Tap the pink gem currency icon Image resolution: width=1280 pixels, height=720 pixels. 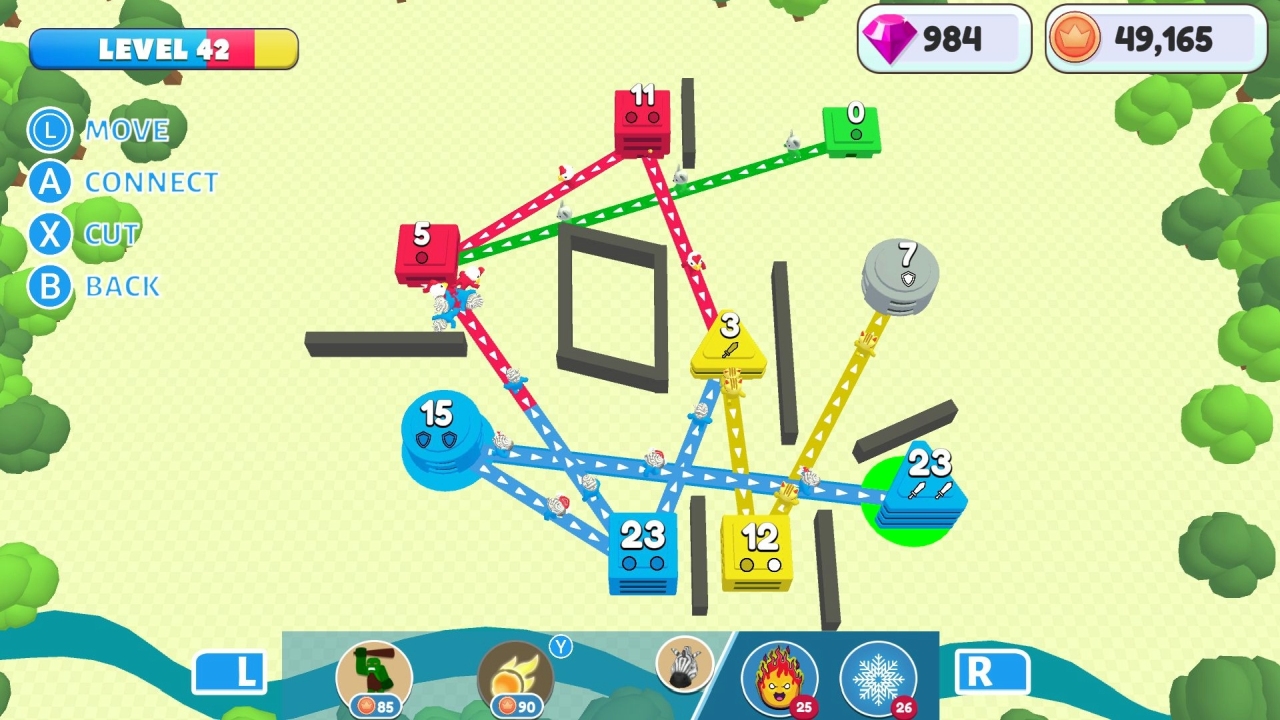(x=890, y=40)
